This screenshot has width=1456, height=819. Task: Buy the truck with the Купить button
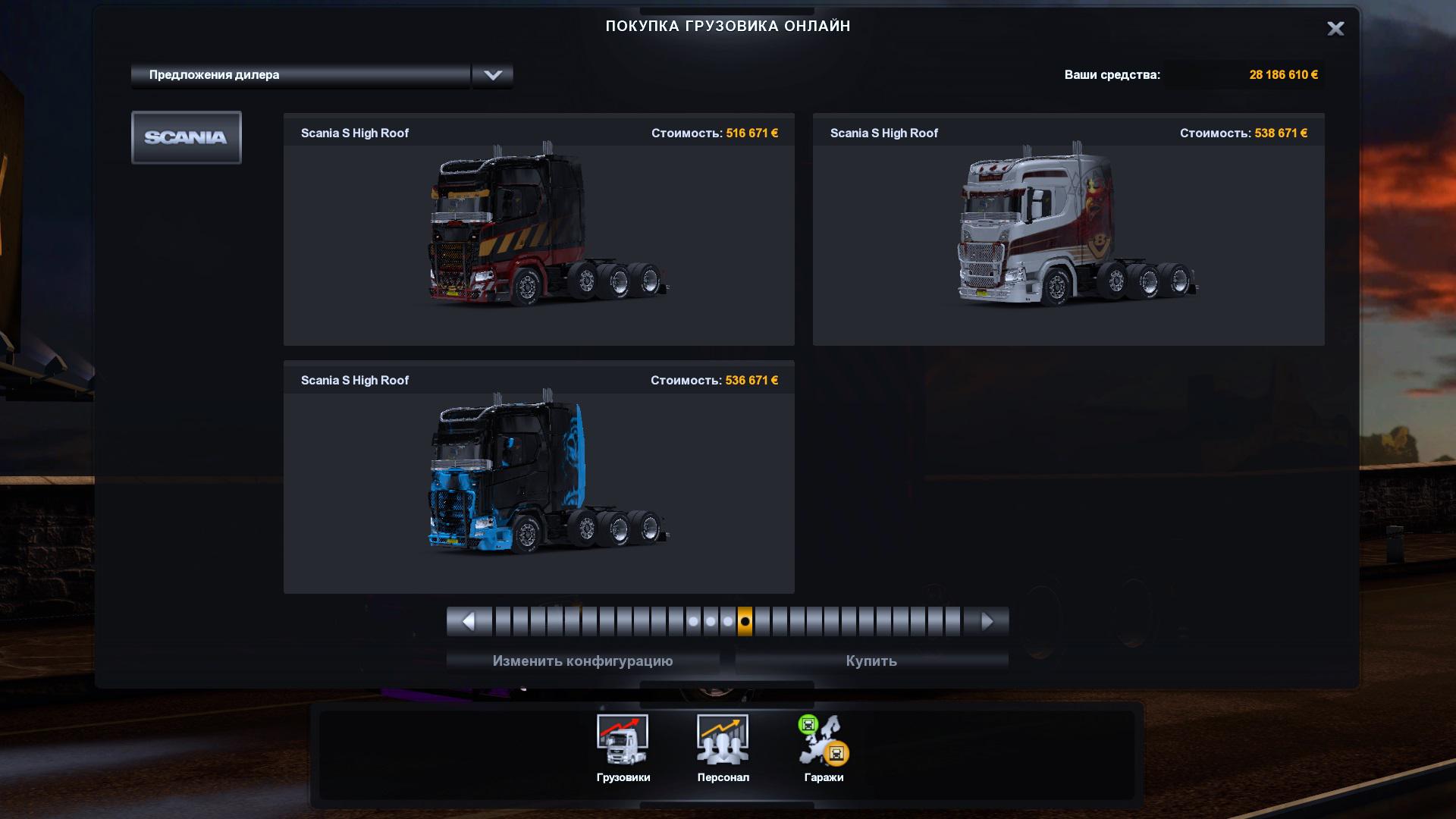pos(871,661)
